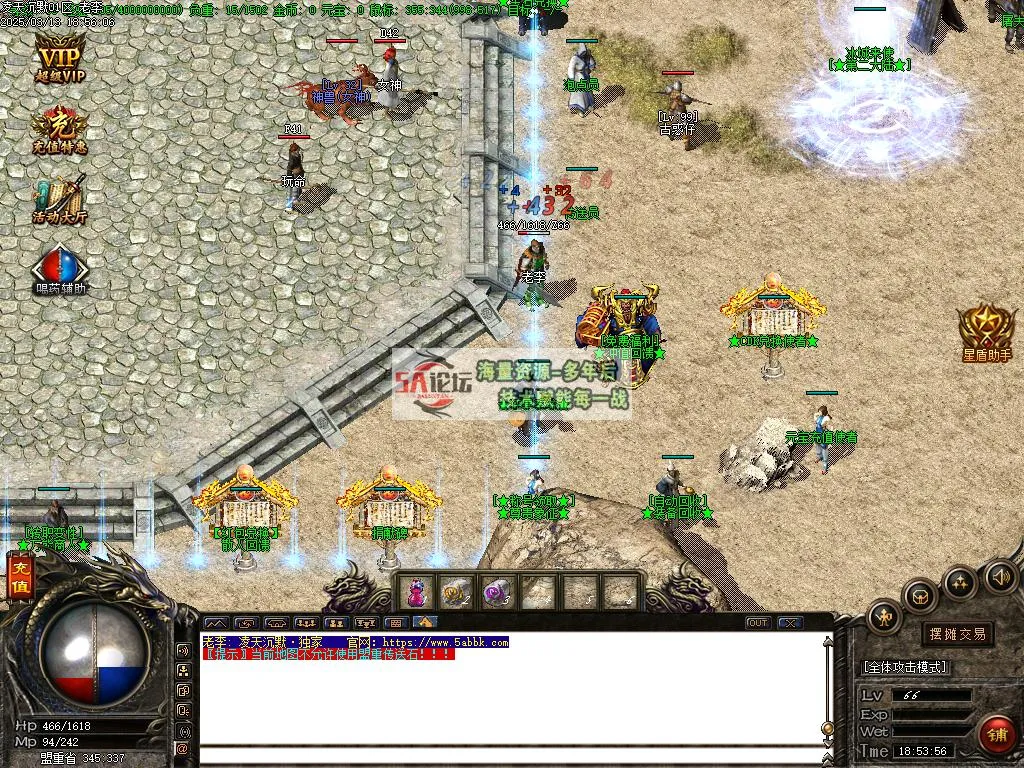
Task: Click the round red 铺 shop button
Action: [996, 735]
